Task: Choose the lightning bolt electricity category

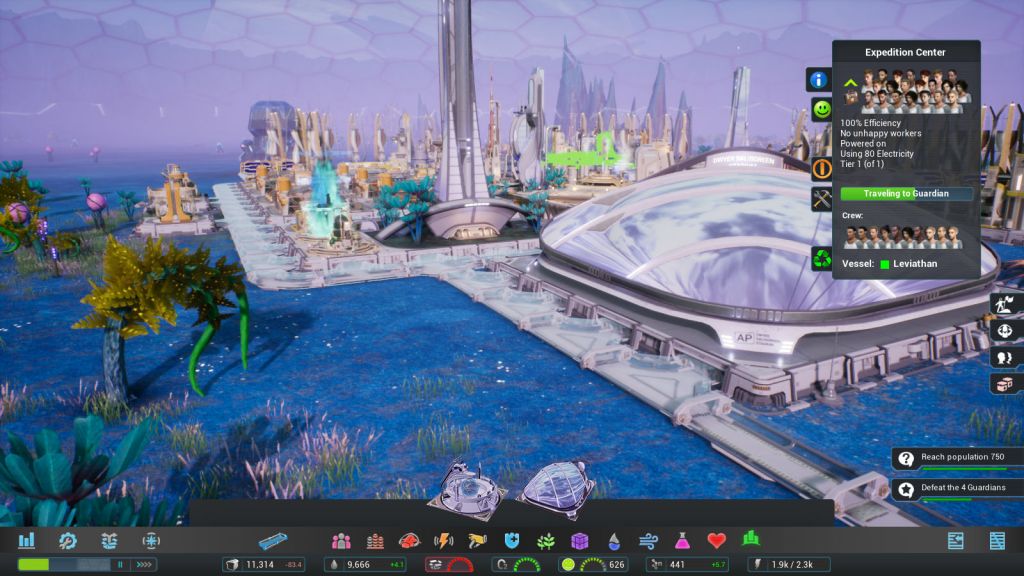Action: pos(443,541)
